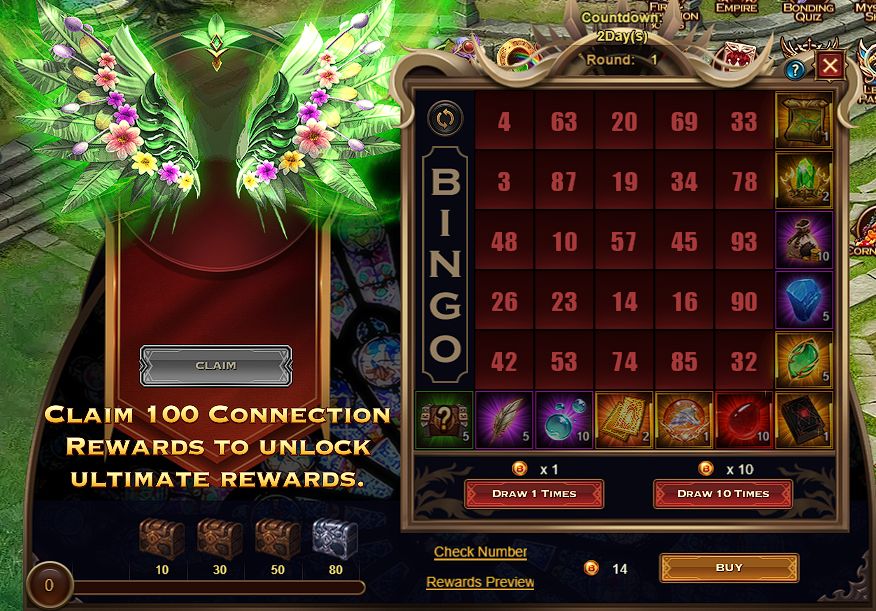Claim the wings reward

click(216, 365)
